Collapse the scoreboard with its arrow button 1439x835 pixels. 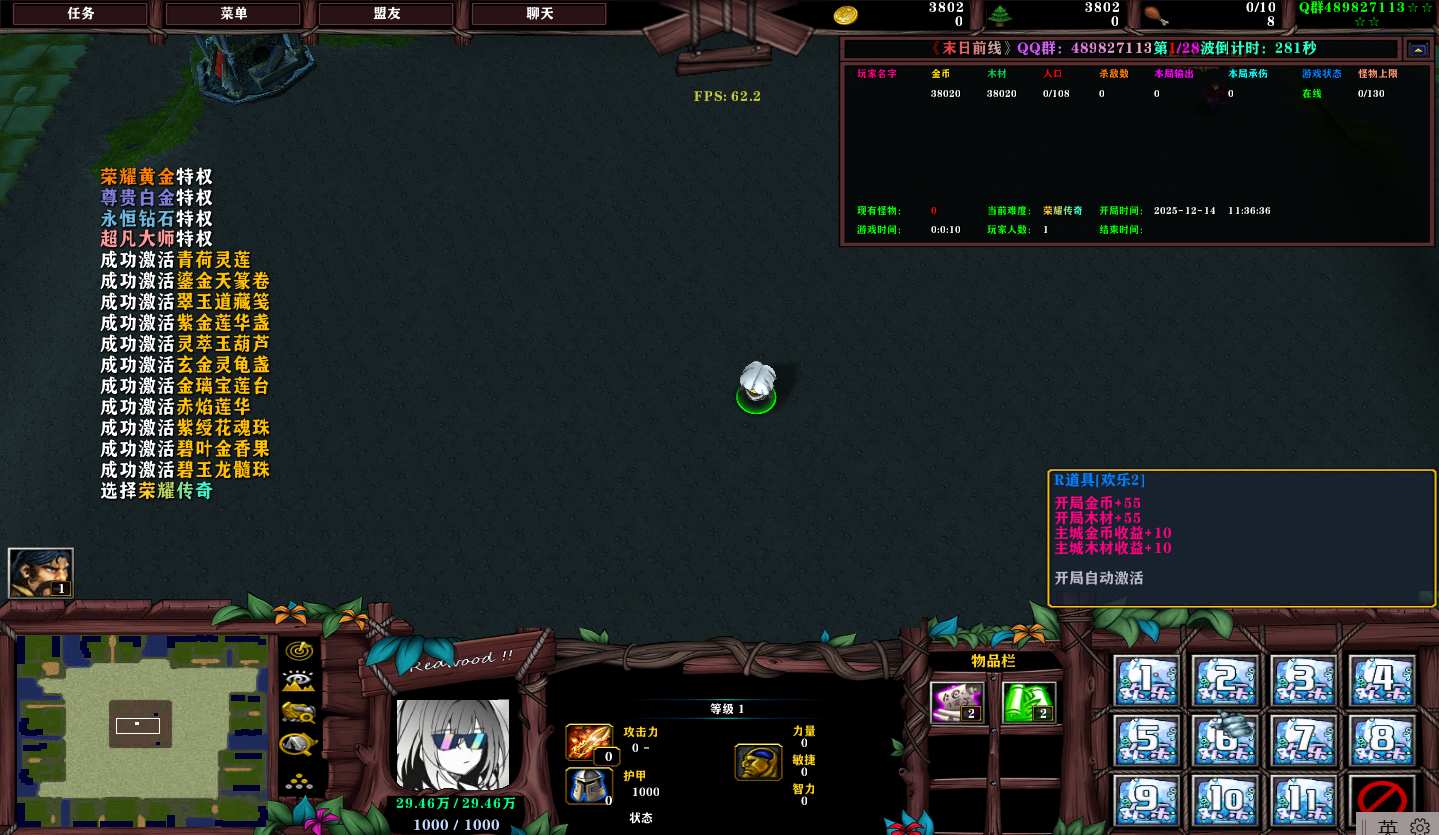point(1418,49)
